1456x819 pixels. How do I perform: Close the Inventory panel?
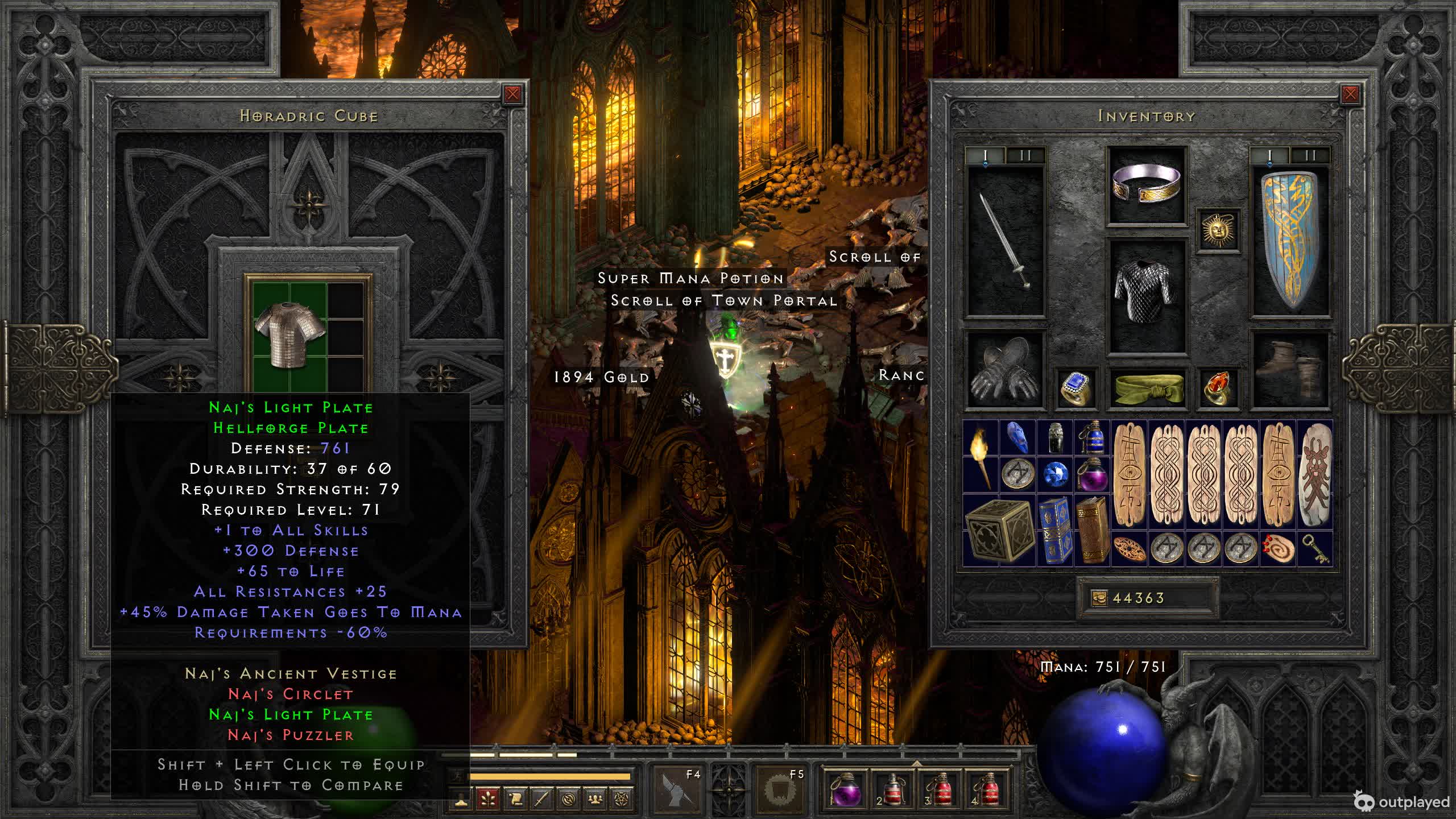pyautogui.click(x=1350, y=94)
